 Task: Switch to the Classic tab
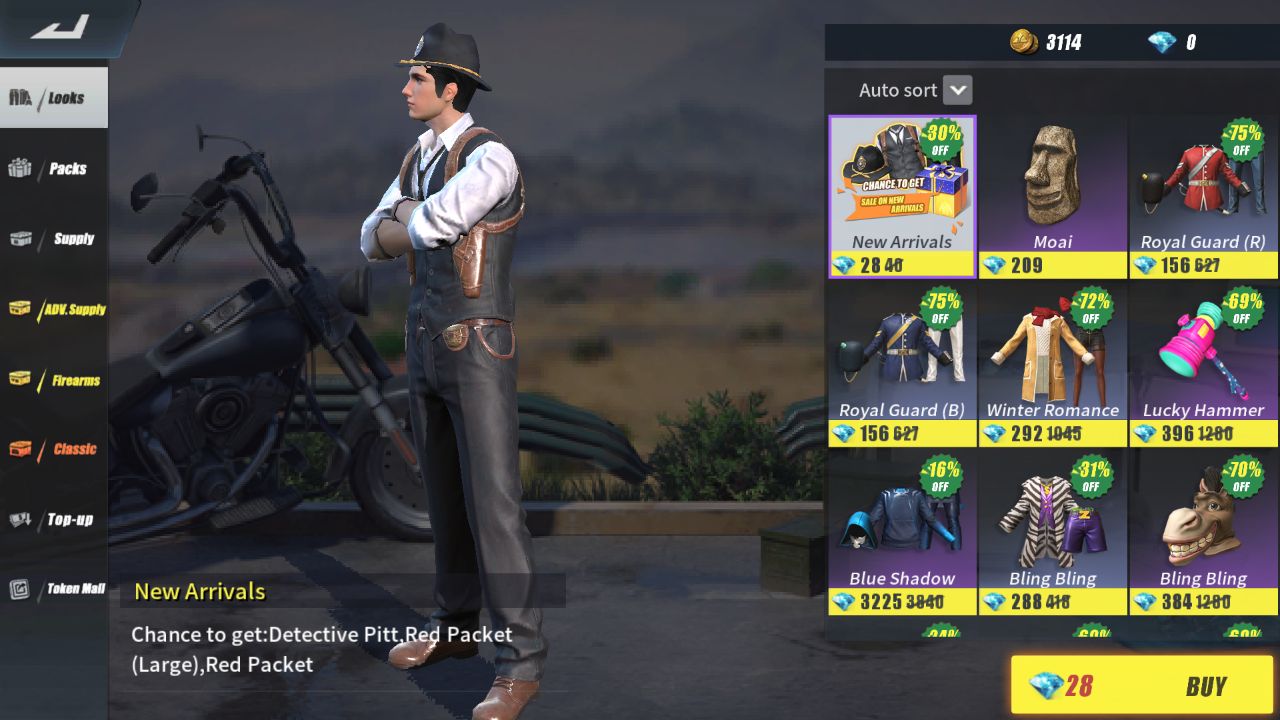click(54, 449)
